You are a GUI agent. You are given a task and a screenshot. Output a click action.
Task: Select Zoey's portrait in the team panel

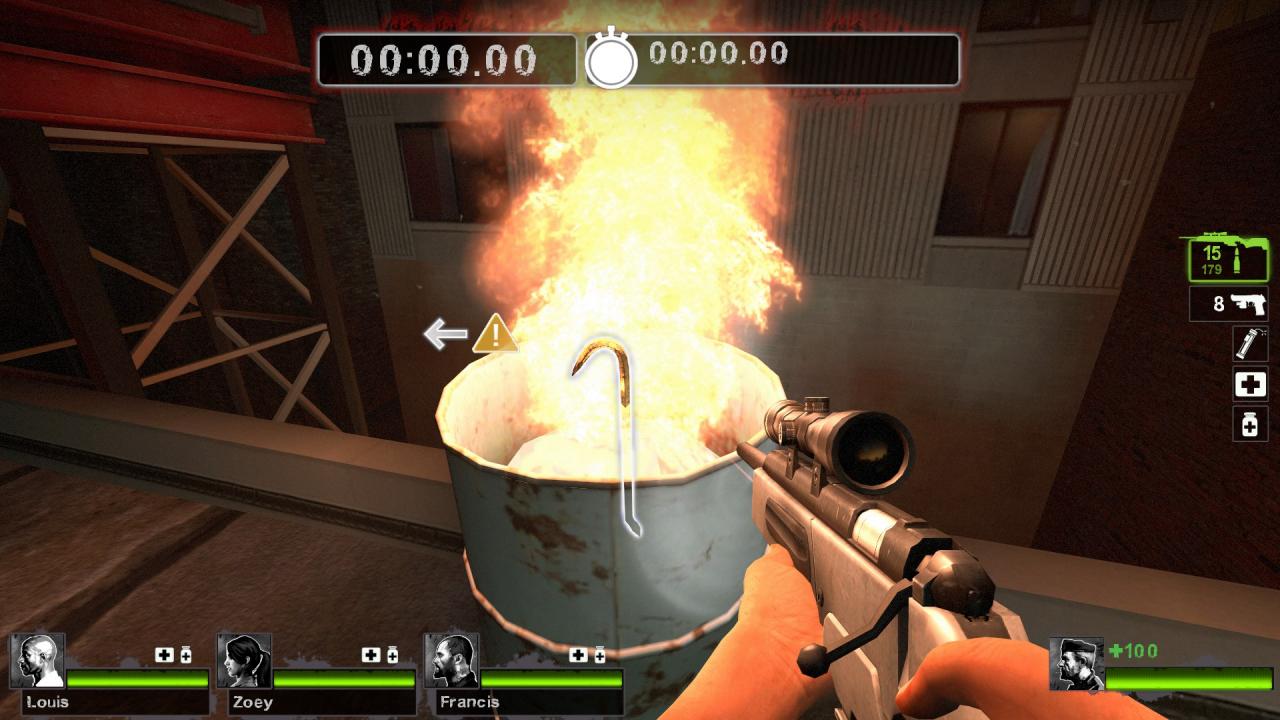[x=244, y=661]
